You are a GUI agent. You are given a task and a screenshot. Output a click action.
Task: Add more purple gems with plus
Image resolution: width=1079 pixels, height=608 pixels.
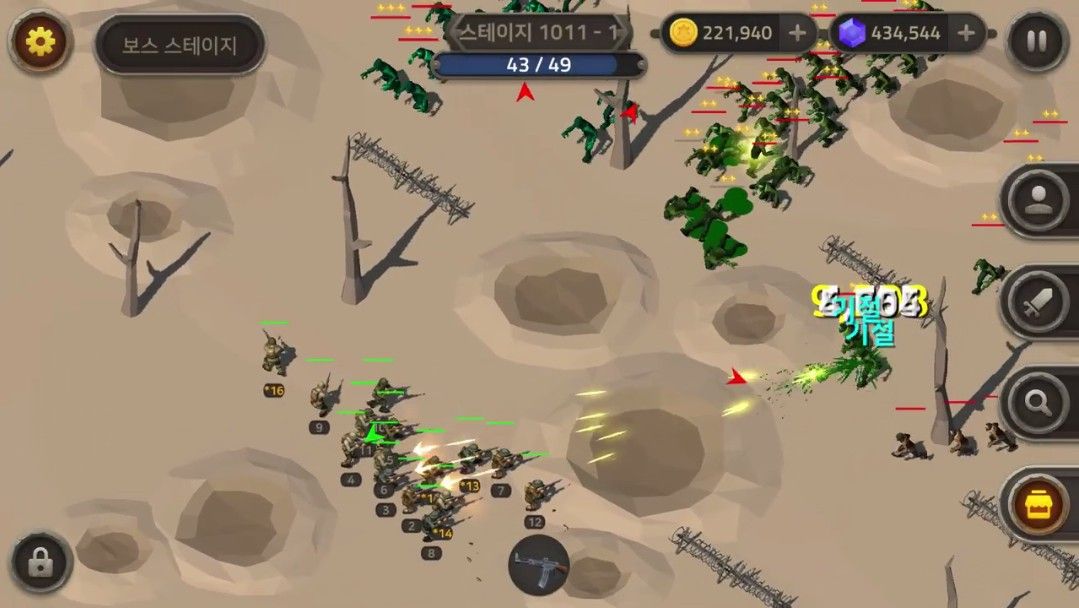[966, 33]
